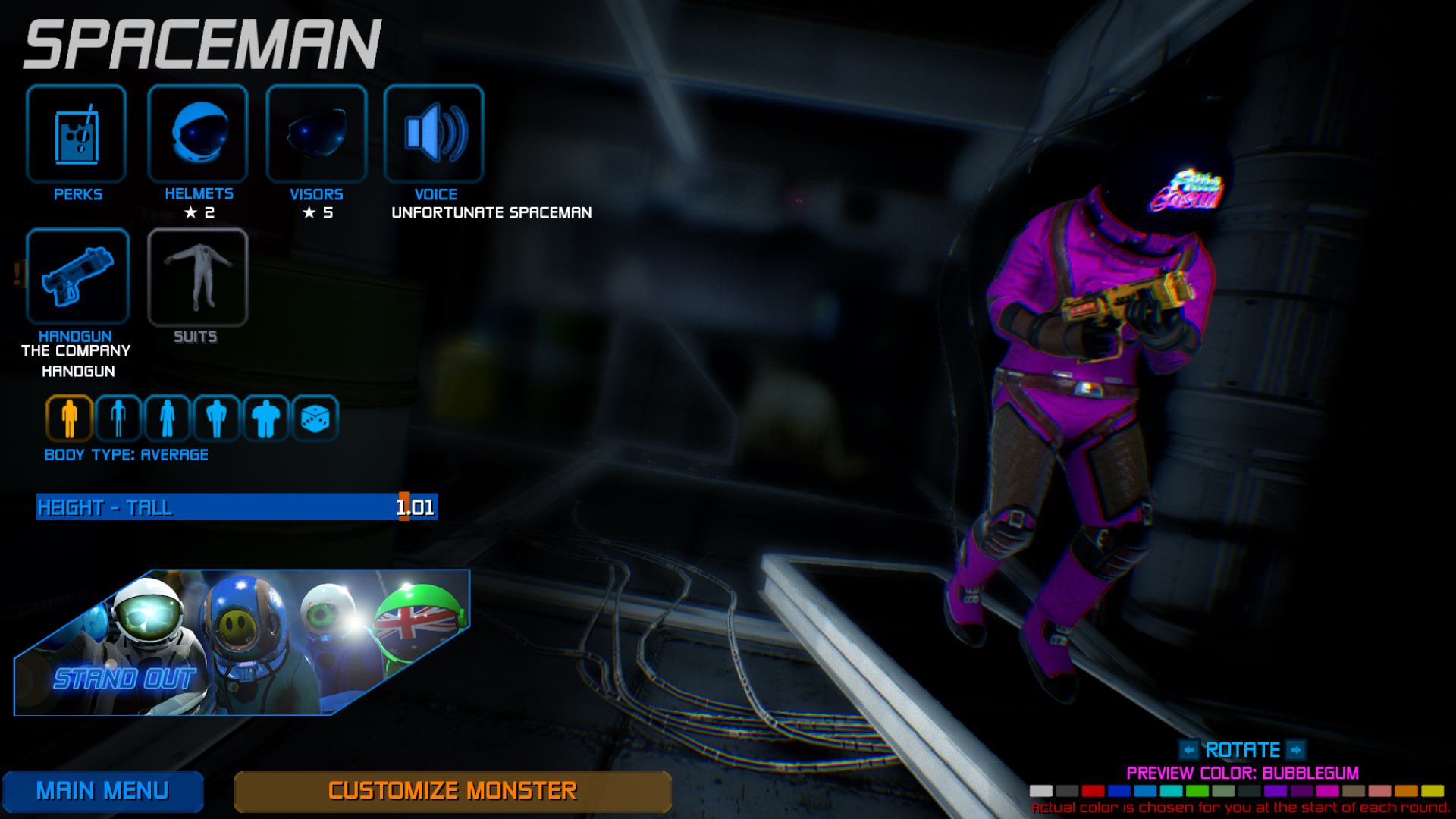Viewport: 1456px width, 819px height.
Task: Rotate the spaceman preview right
Action: (x=1296, y=750)
